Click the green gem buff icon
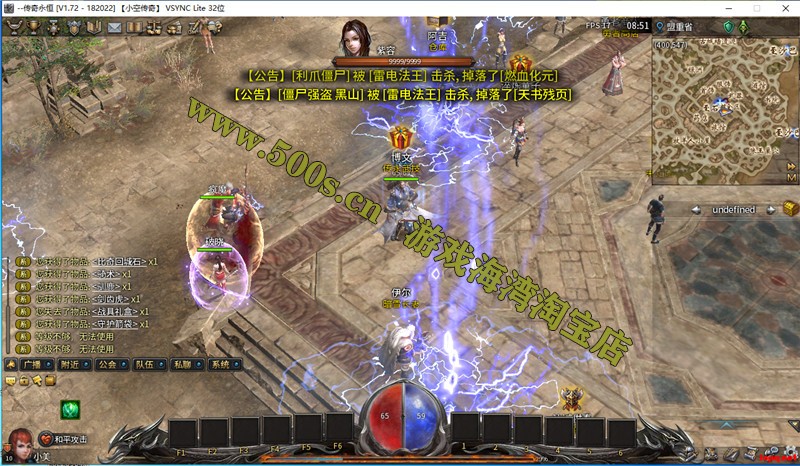The image size is (800, 466). 70,409
